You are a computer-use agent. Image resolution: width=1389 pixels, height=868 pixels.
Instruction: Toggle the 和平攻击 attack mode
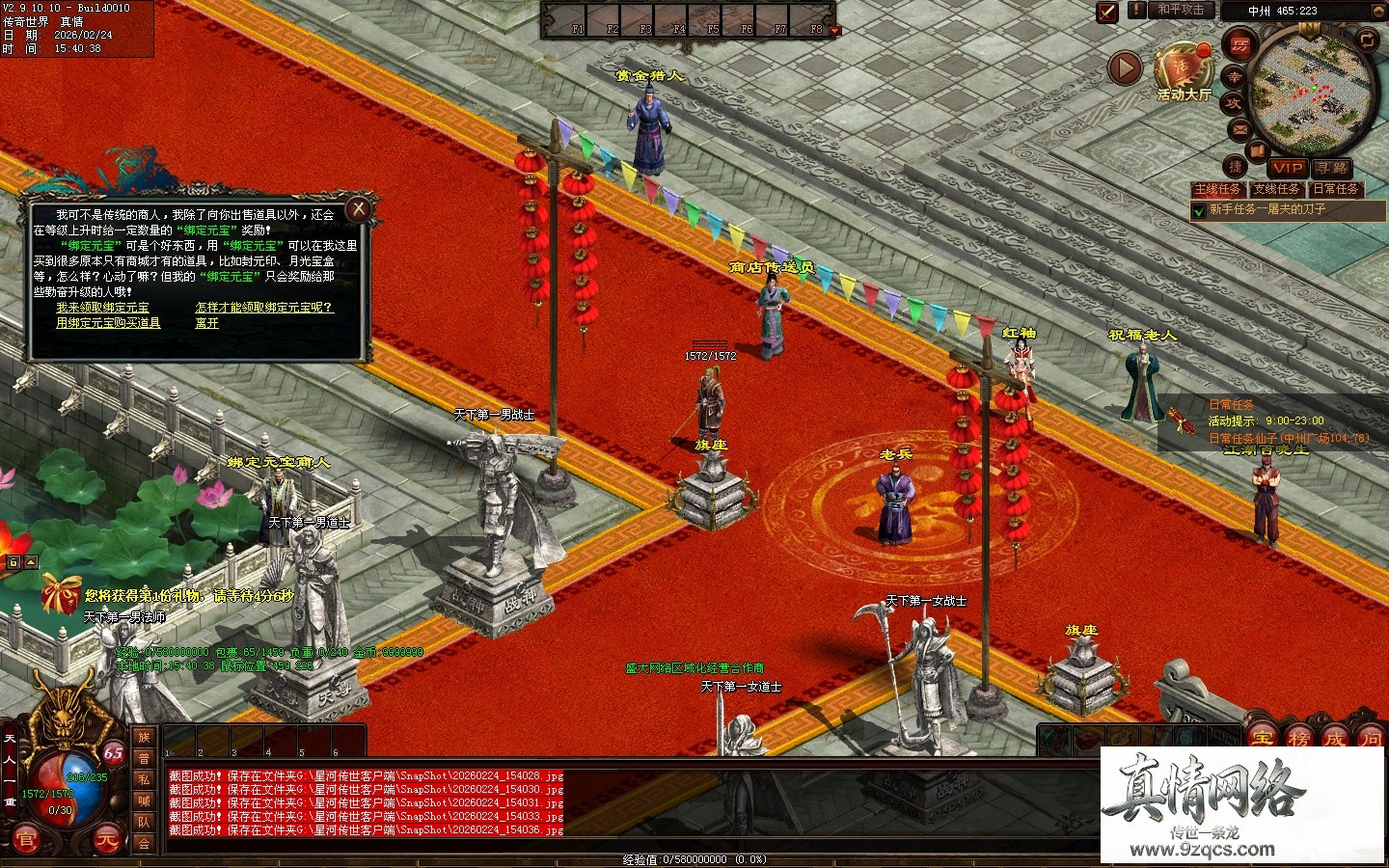tap(1180, 10)
